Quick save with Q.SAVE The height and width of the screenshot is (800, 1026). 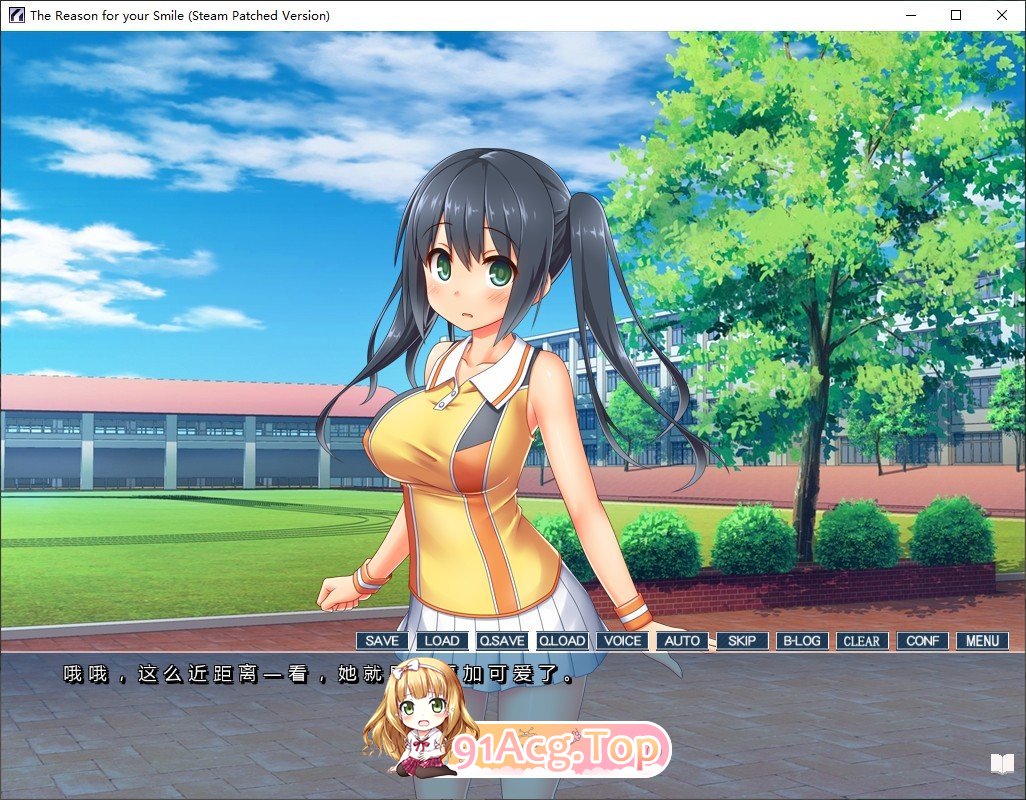coord(502,641)
